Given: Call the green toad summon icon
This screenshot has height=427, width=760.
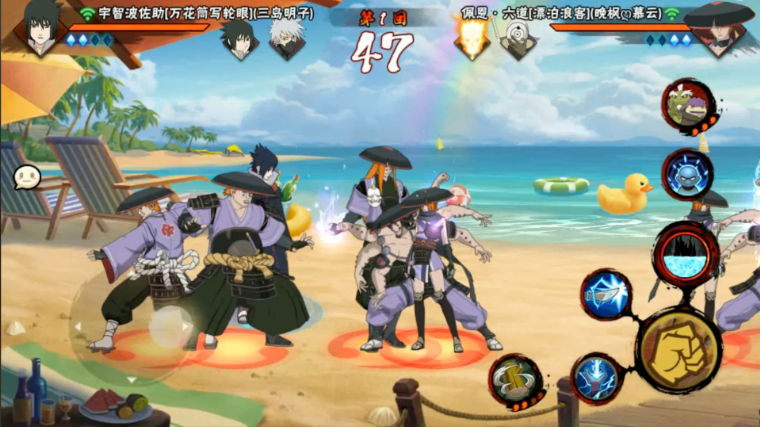Looking at the screenshot, I should [688, 105].
